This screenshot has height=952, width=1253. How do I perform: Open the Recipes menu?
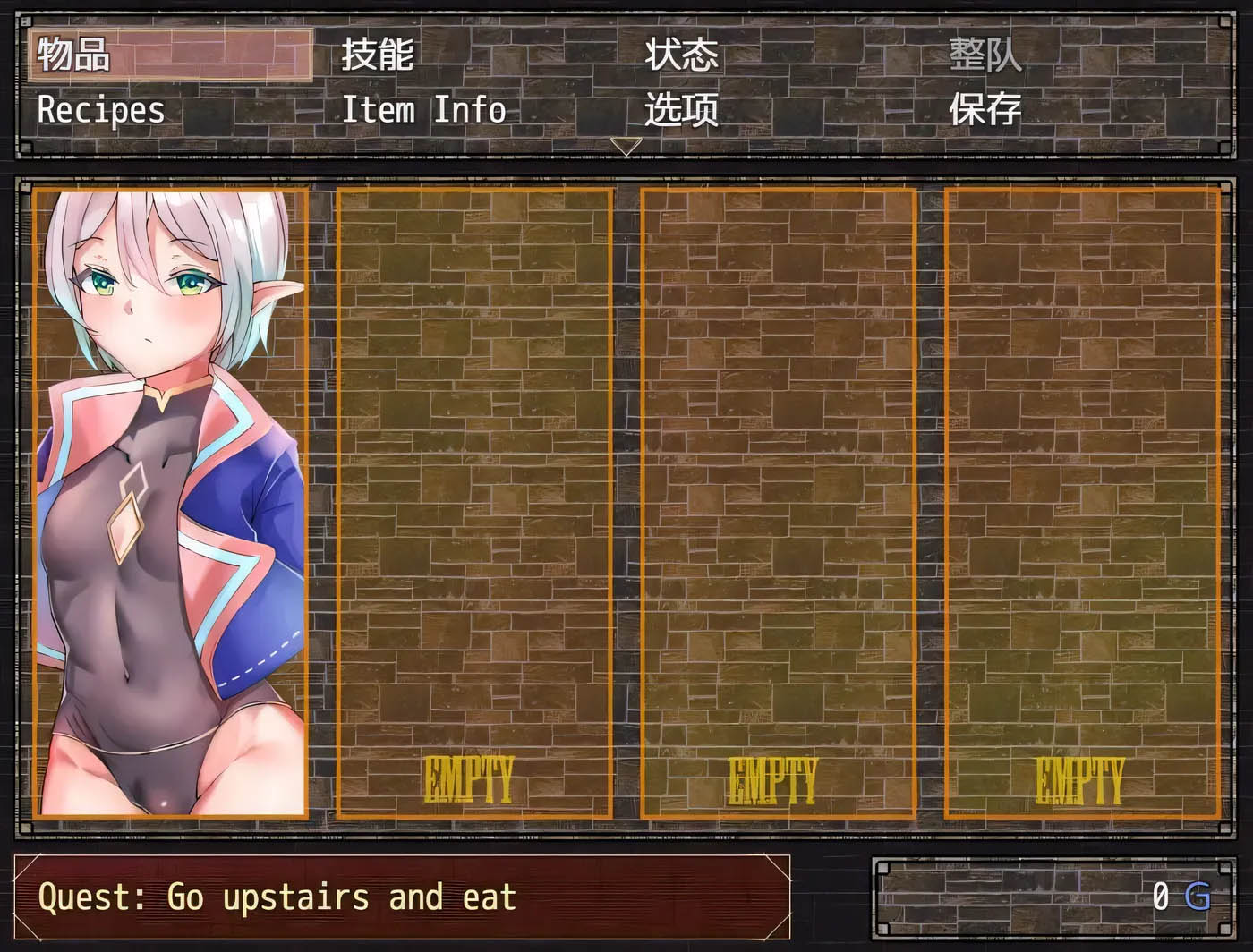point(100,110)
